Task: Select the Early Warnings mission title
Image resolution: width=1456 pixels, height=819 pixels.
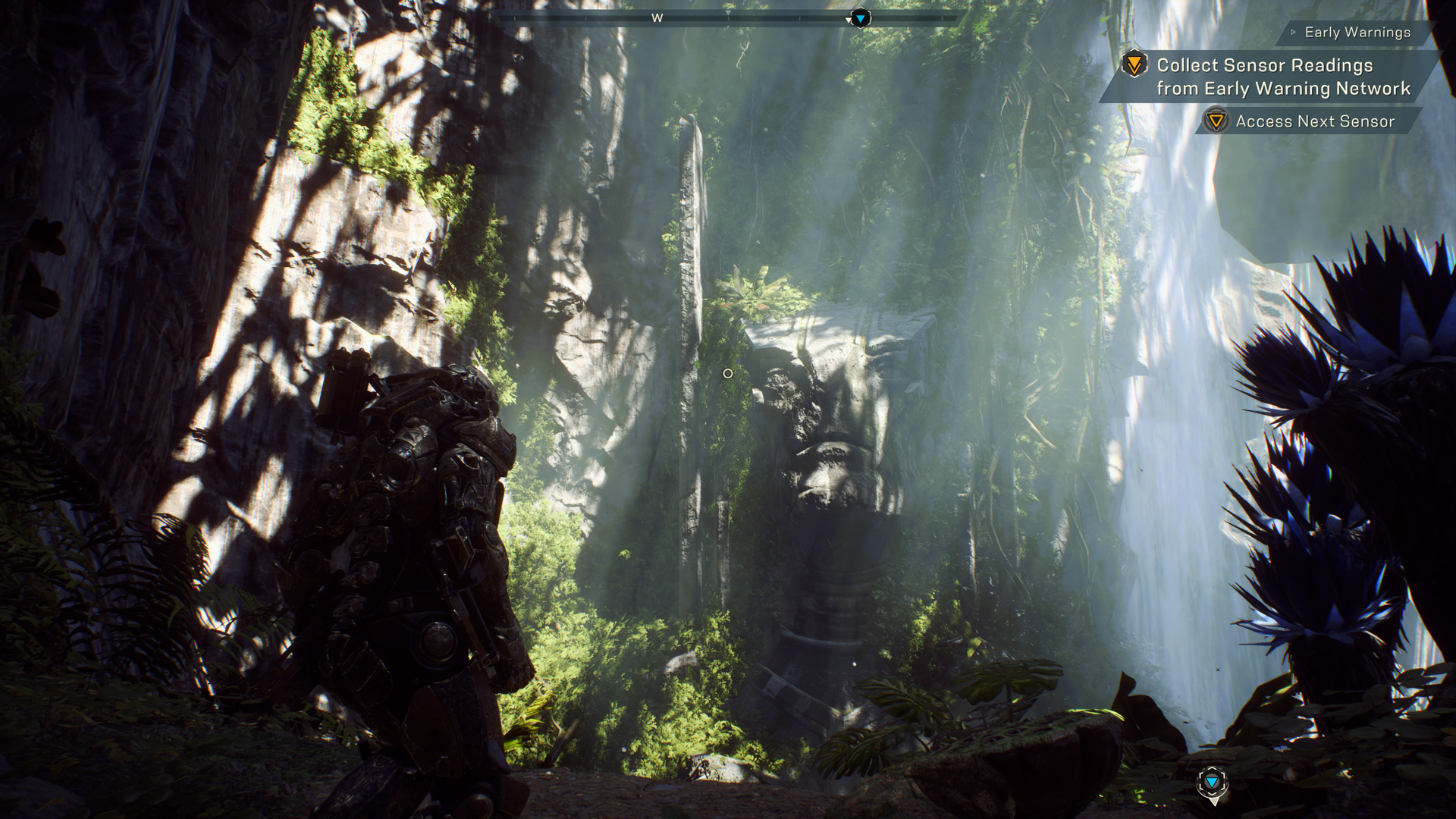Action: point(1357,33)
